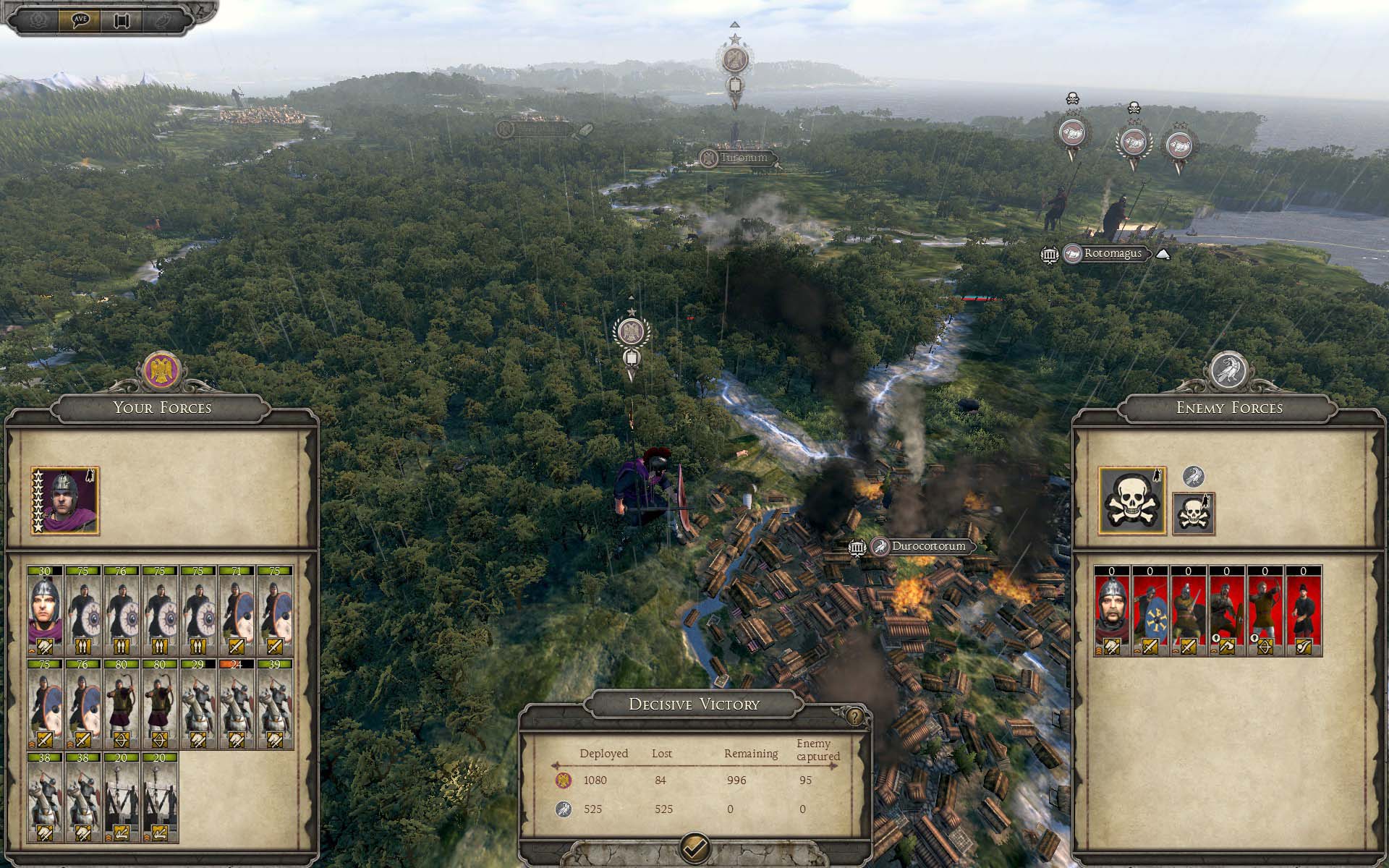Click the raven faction emblem above Enemy Forces
1389x868 pixels.
(1228, 370)
